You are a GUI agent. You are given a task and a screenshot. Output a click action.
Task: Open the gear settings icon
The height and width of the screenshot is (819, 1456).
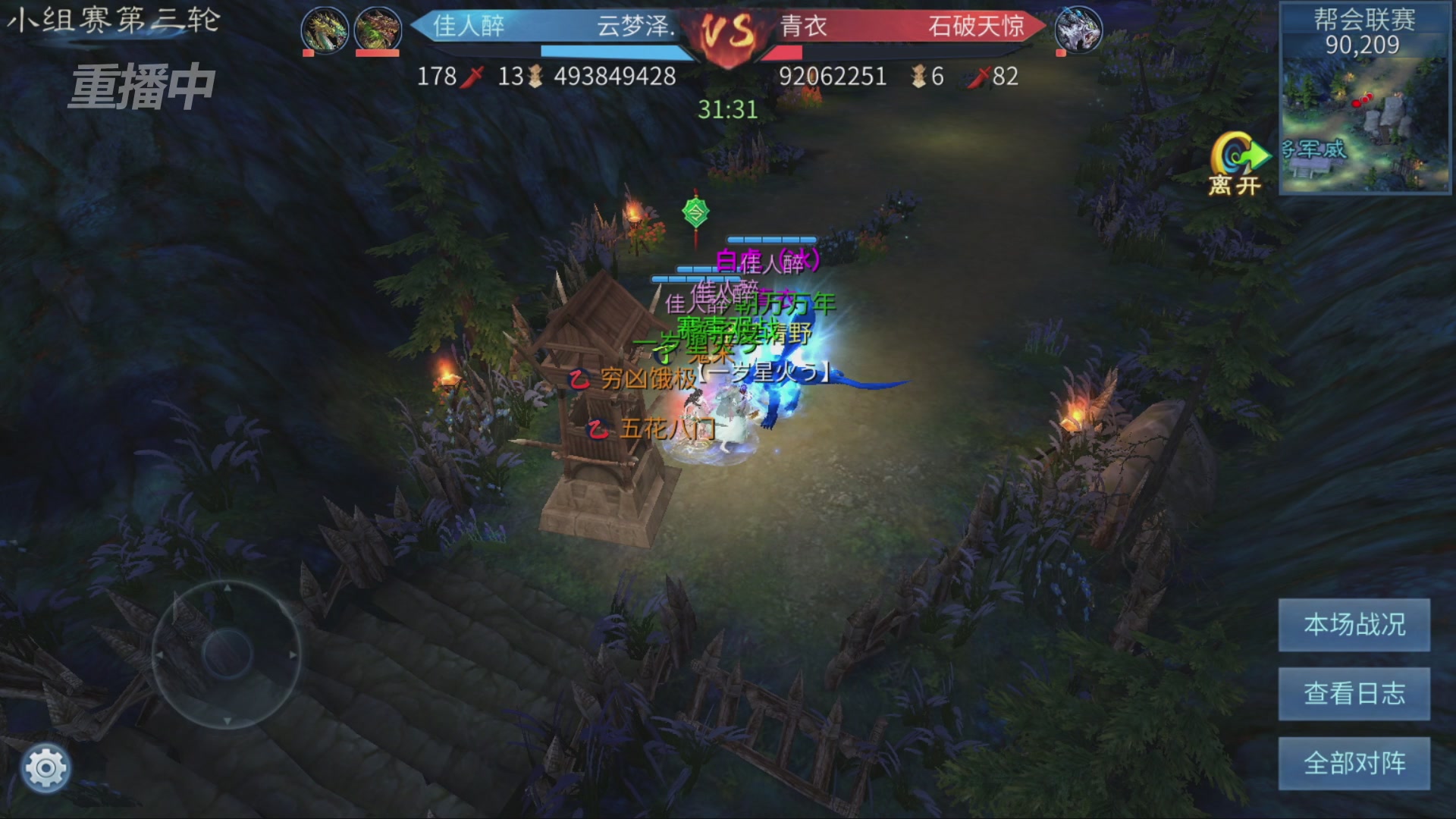[45, 768]
